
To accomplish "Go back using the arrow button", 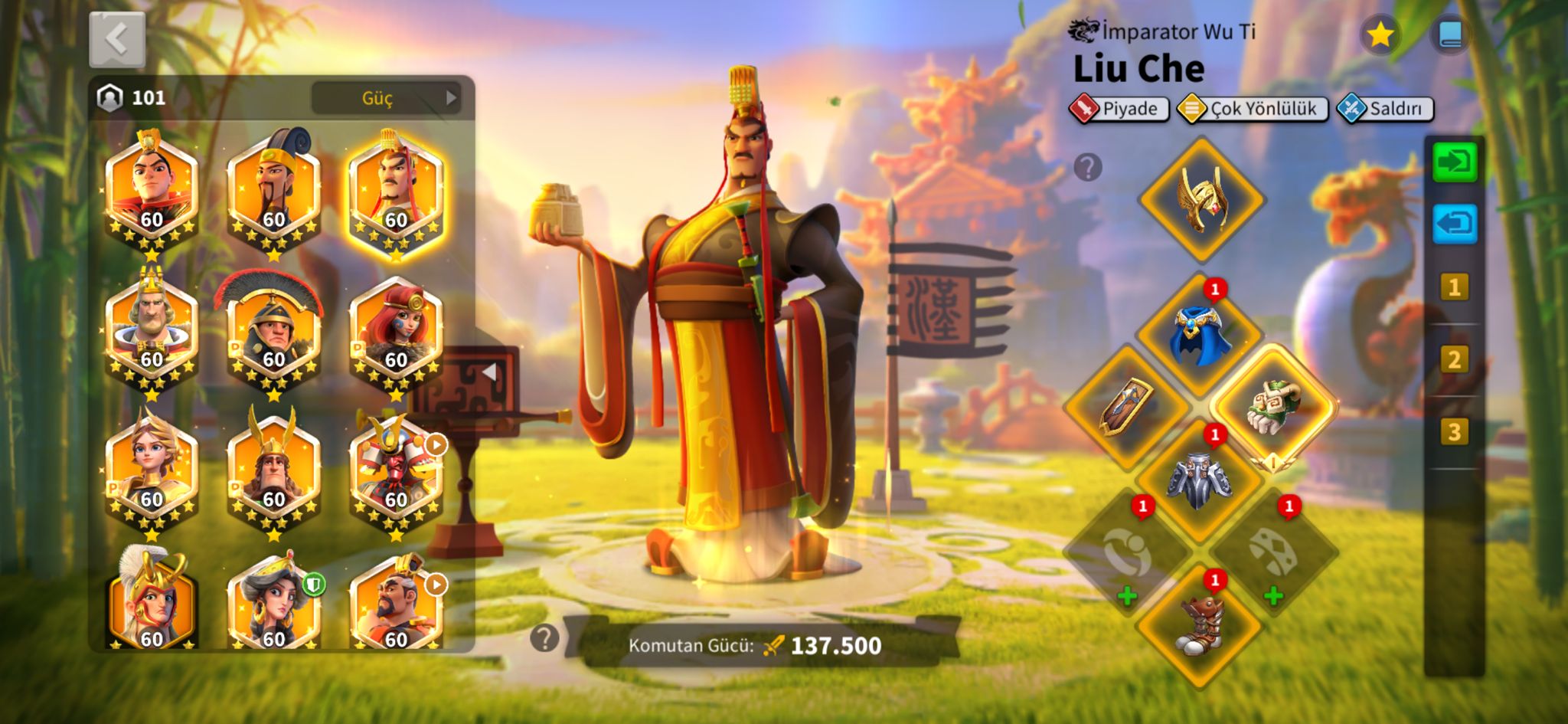I will [x=116, y=38].
